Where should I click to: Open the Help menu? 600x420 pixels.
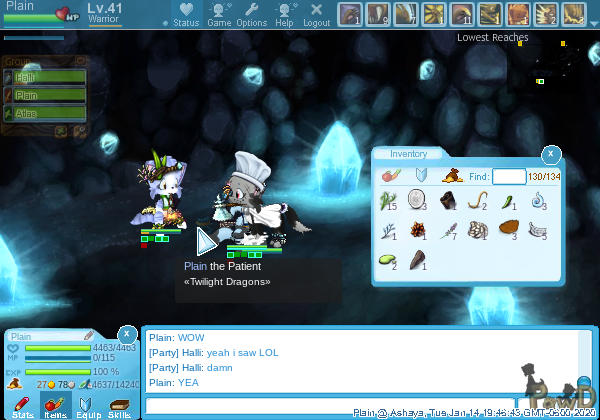285,14
